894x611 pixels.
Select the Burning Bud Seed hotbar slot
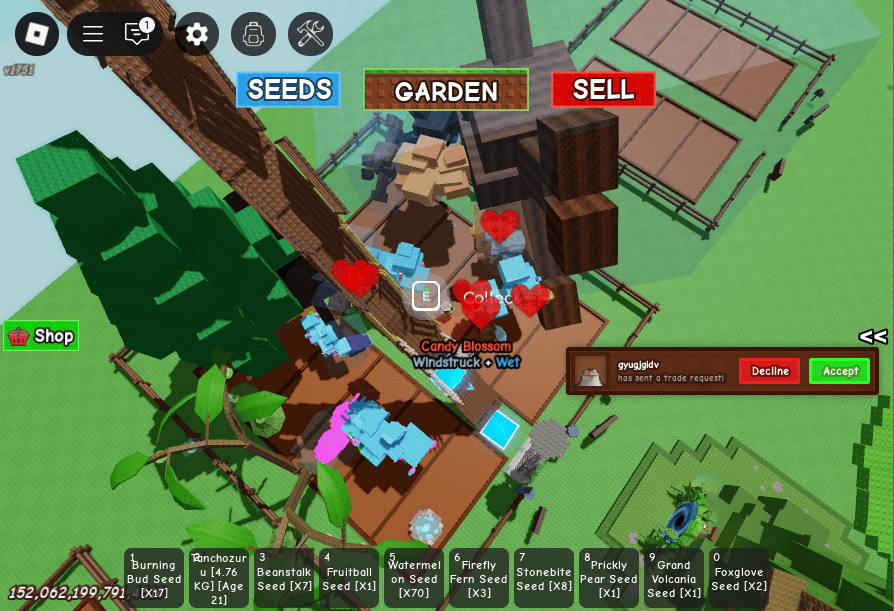(154, 578)
